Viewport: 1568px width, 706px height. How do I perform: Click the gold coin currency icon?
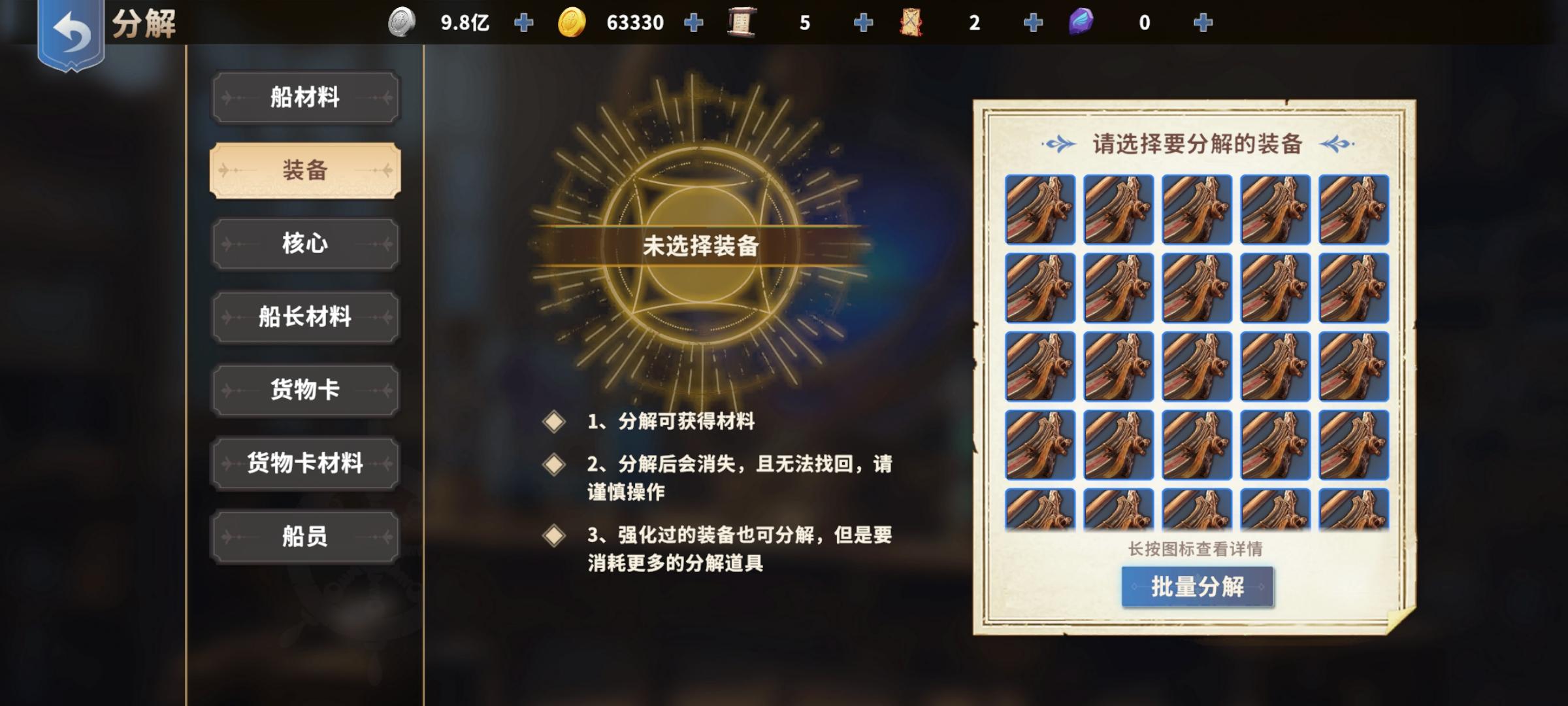tap(571, 22)
